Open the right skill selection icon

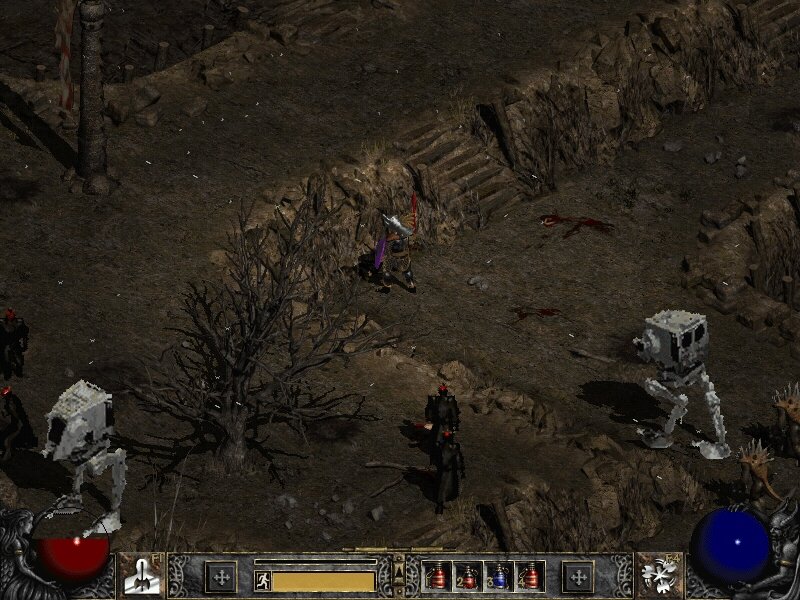pos(659,576)
